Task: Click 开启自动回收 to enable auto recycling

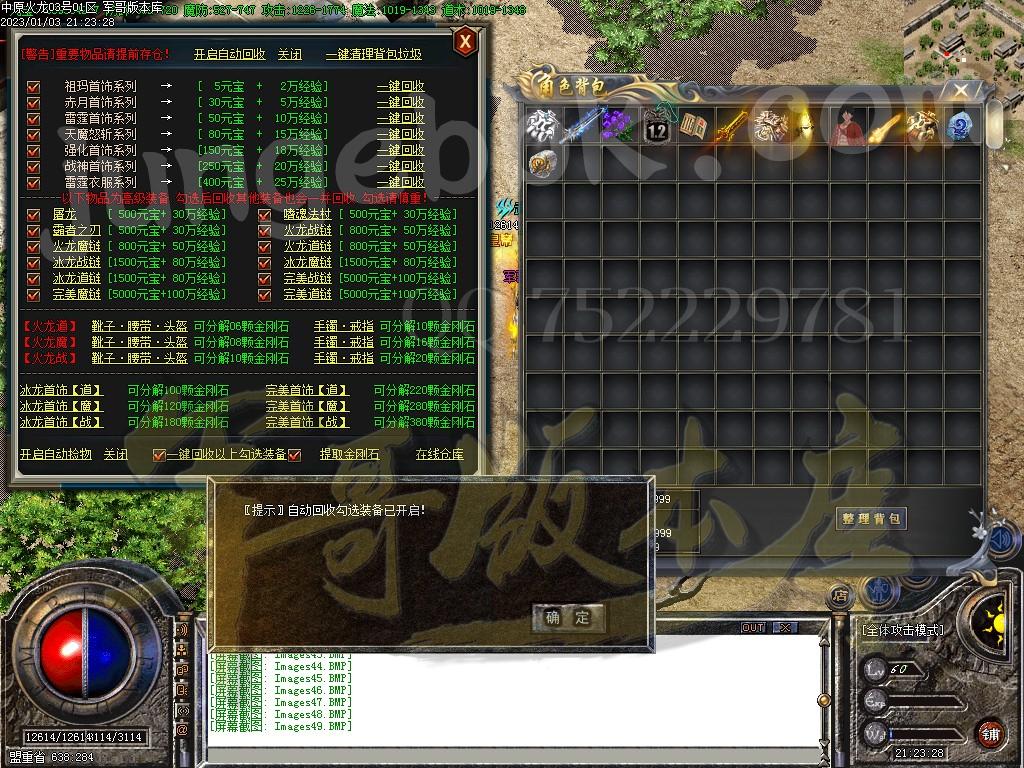Action: tap(229, 55)
